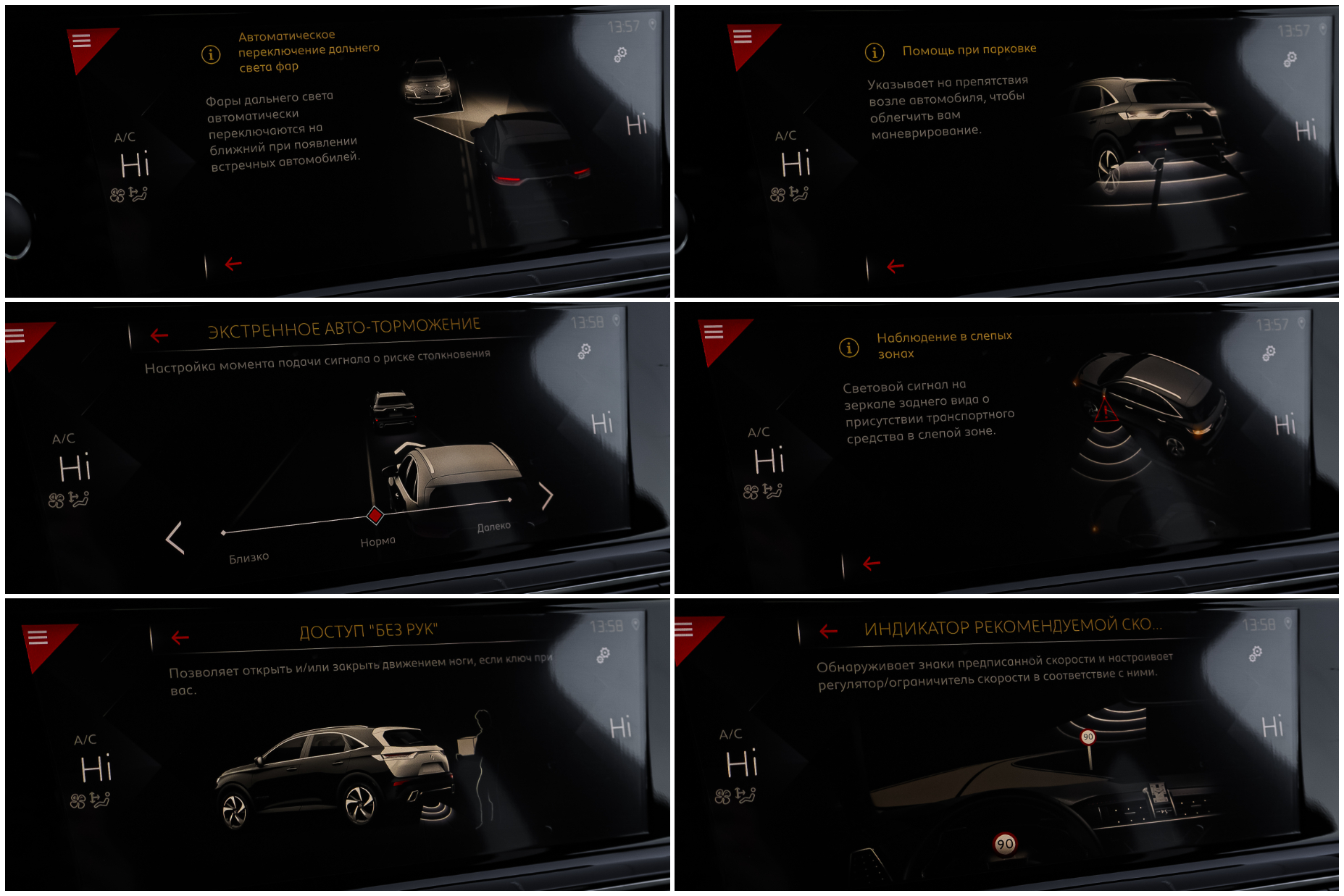This screenshot has height=896, width=1344.
Task: Open the left A/C Hi climate control in the speed indicator panel
Action: point(741,762)
